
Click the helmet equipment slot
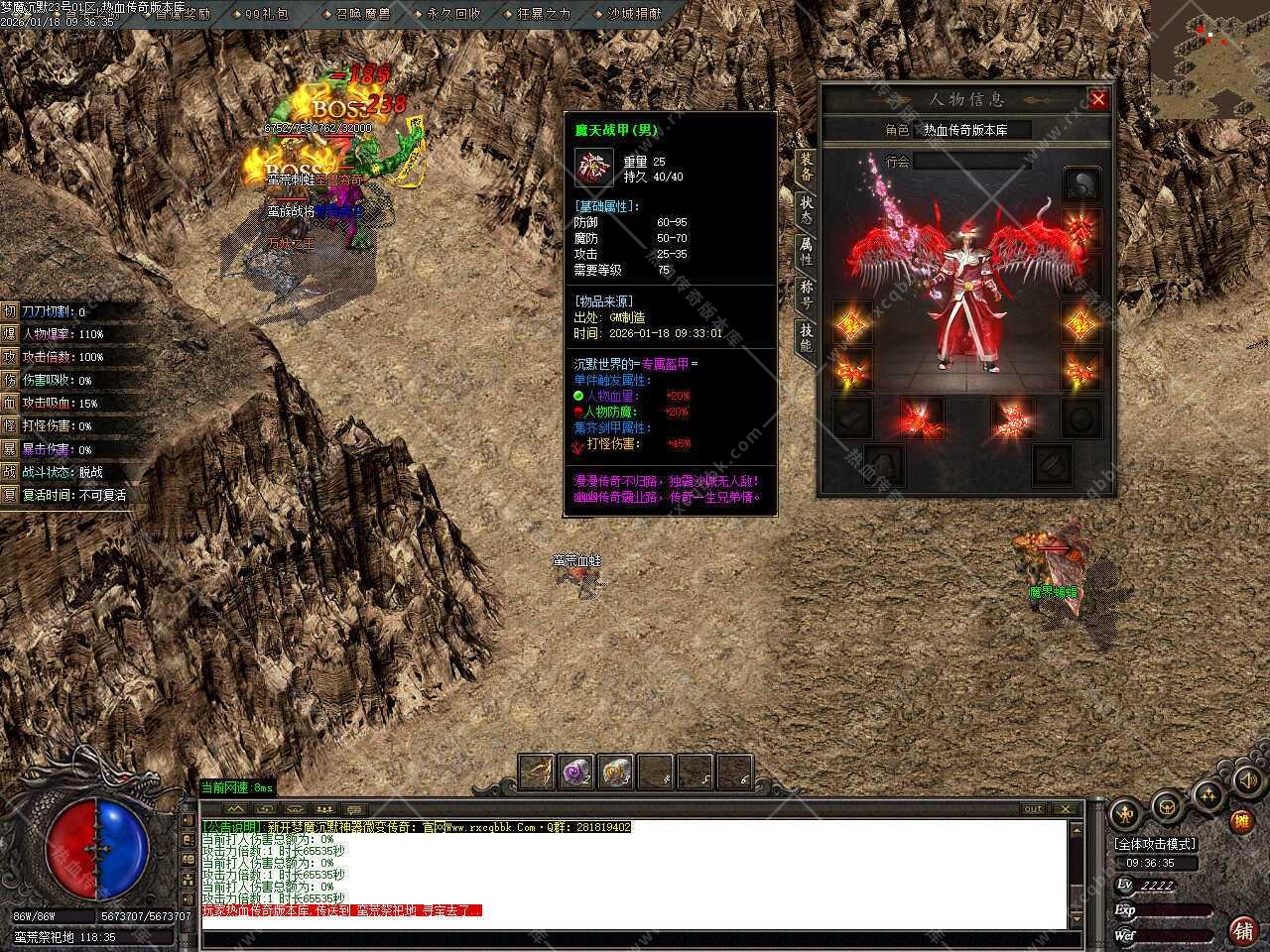(x=1081, y=184)
